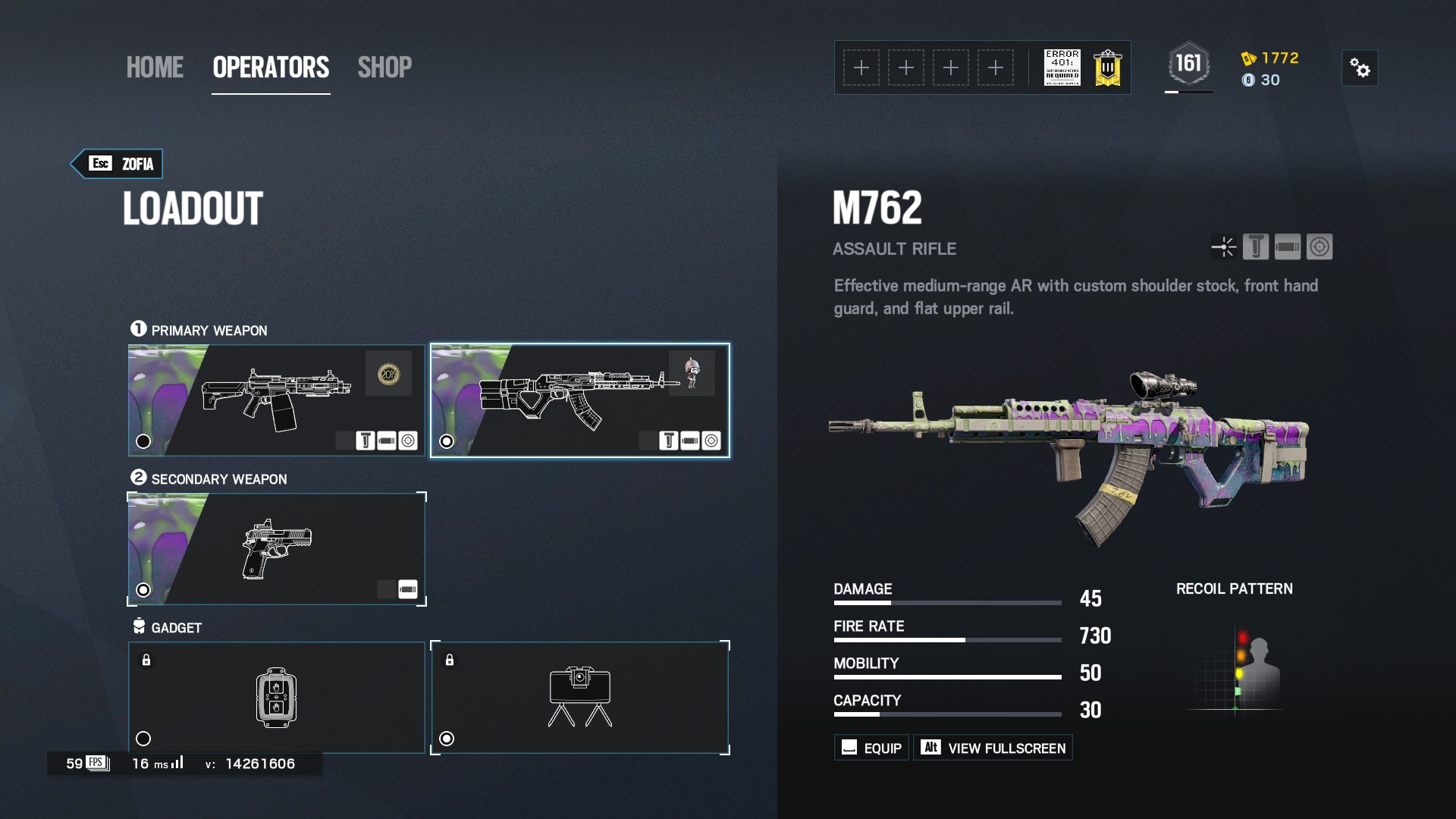The width and height of the screenshot is (1456, 819).
Task: Switch to the Shop tab
Action: pyautogui.click(x=384, y=67)
